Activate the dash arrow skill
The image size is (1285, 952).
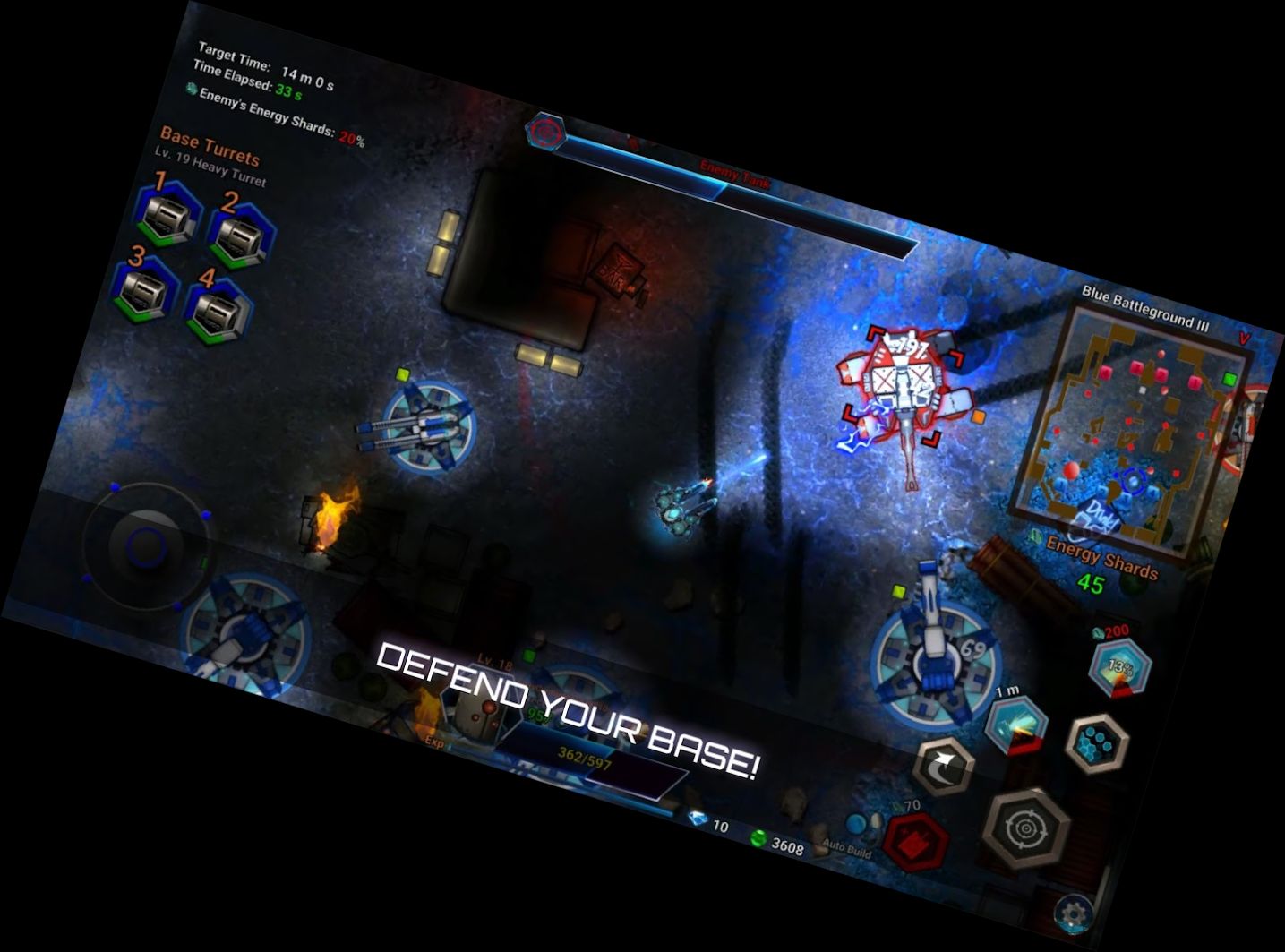click(945, 764)
